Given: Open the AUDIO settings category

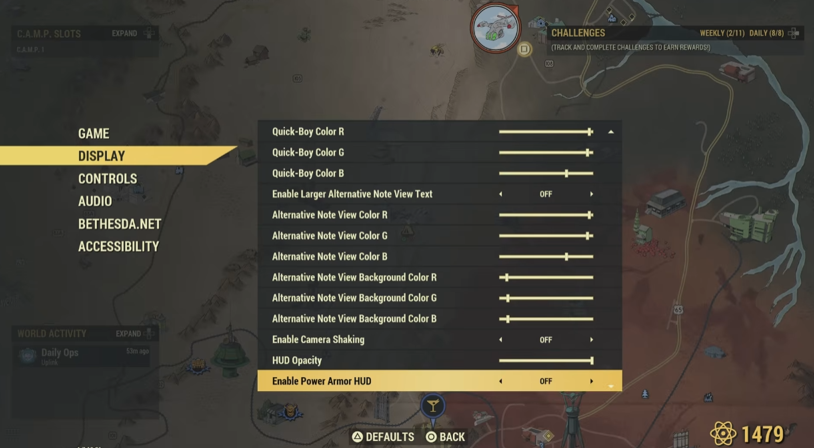Looking at the screenshot, I should [x=95, y=201].
